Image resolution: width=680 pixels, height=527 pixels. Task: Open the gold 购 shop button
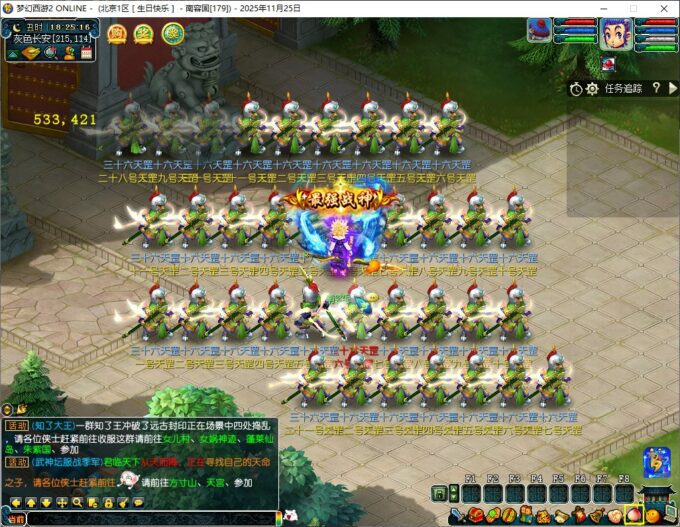(117, 33)
